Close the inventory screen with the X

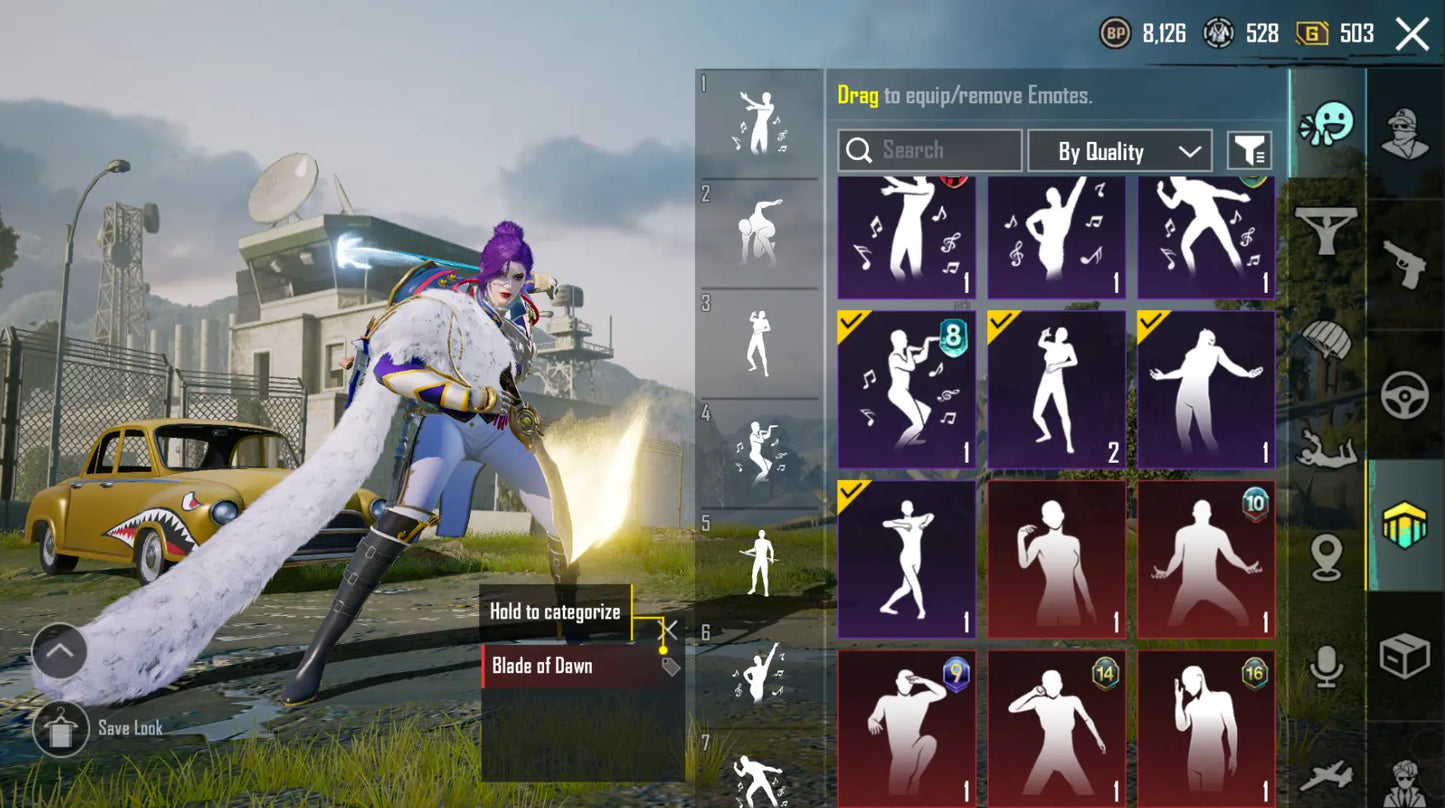[1412, 35]
